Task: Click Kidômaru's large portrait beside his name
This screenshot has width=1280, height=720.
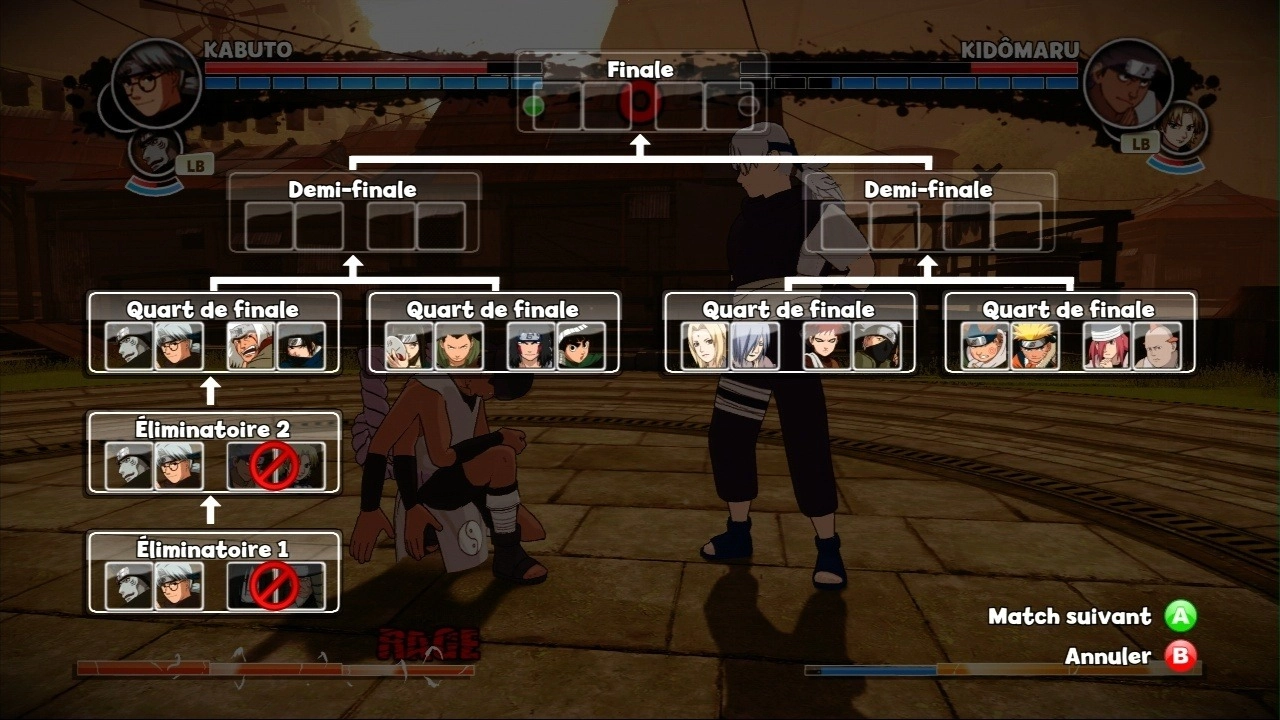Action: pyautogui.click(x=1127, y=82)
